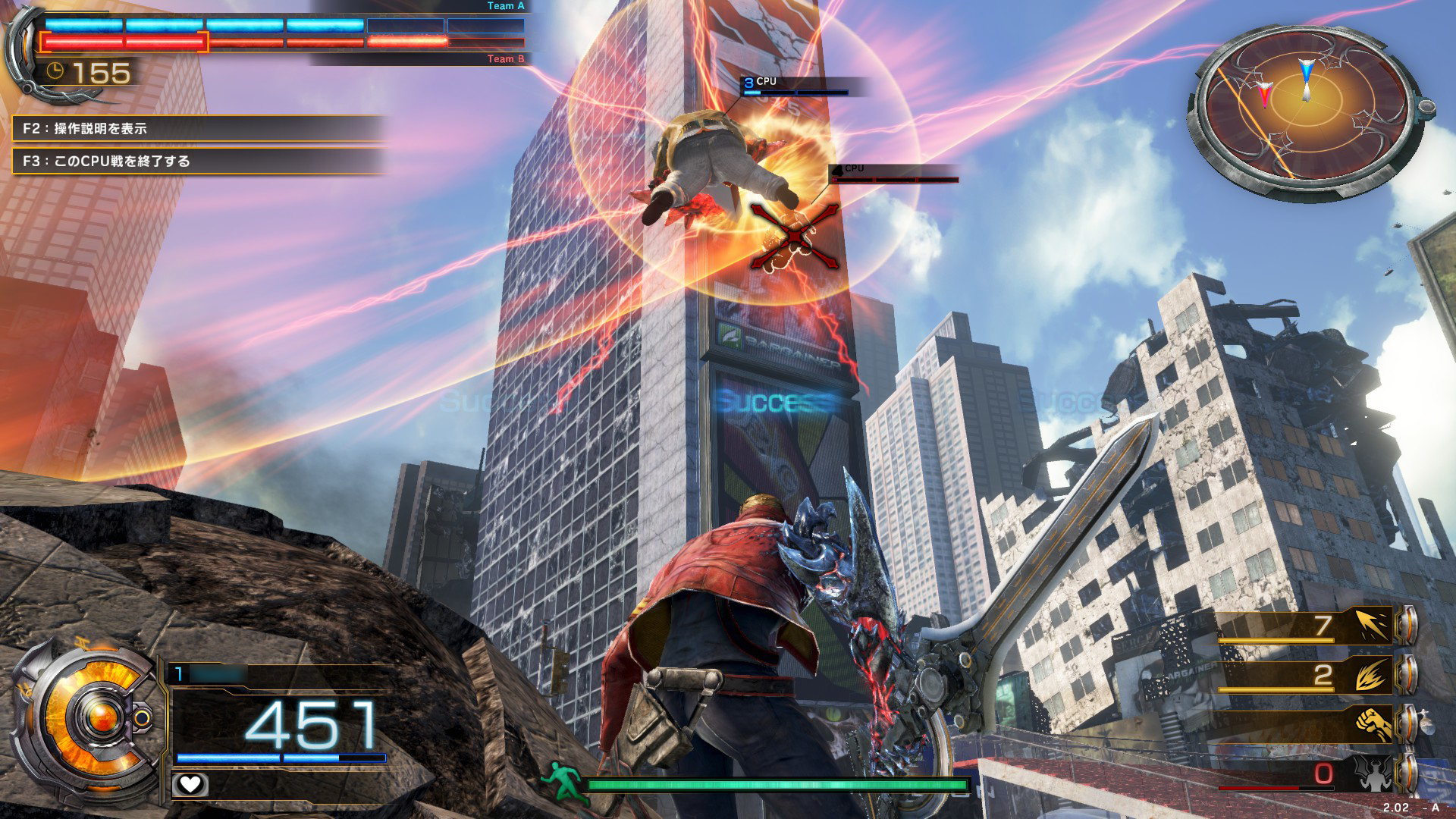
Task: Select the ranged shot skill showing 7
Action: [x=1373, y=626]
